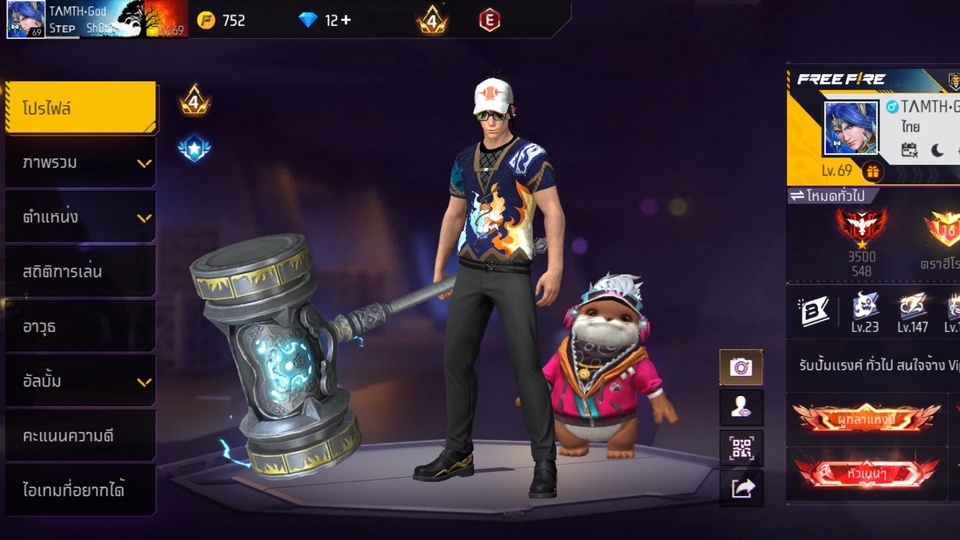Switch mode via โหมดทั่วไป selector
Screen dimensions: 960x540
(828, 196)
